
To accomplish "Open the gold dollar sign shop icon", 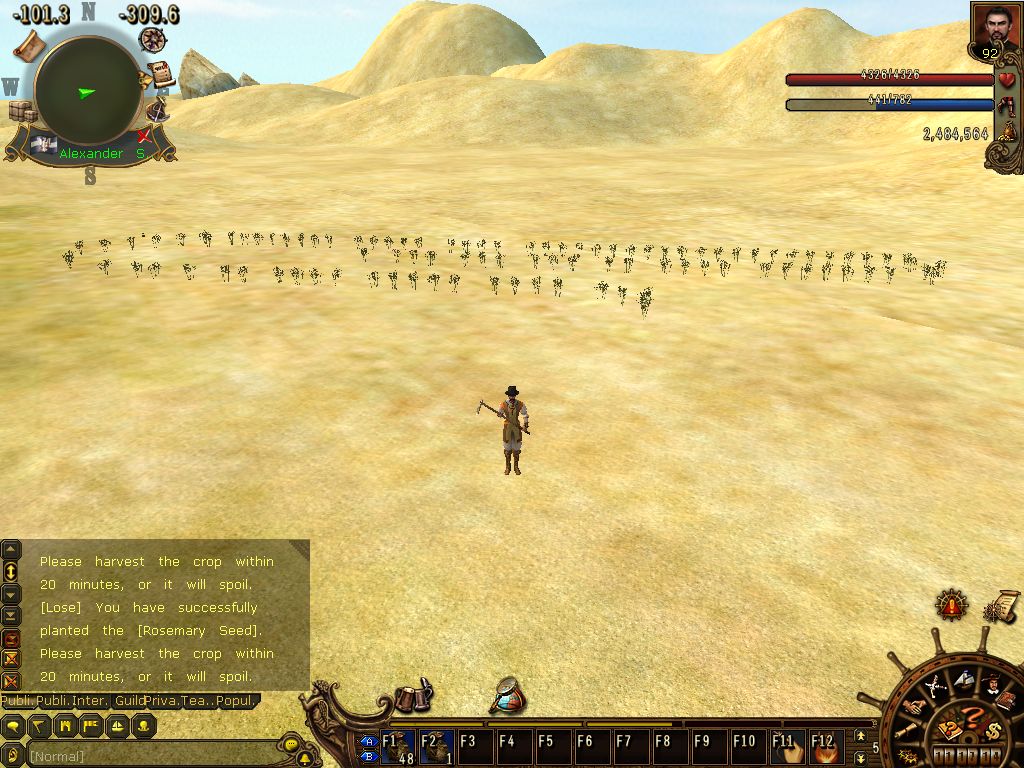I will point(993,729).
